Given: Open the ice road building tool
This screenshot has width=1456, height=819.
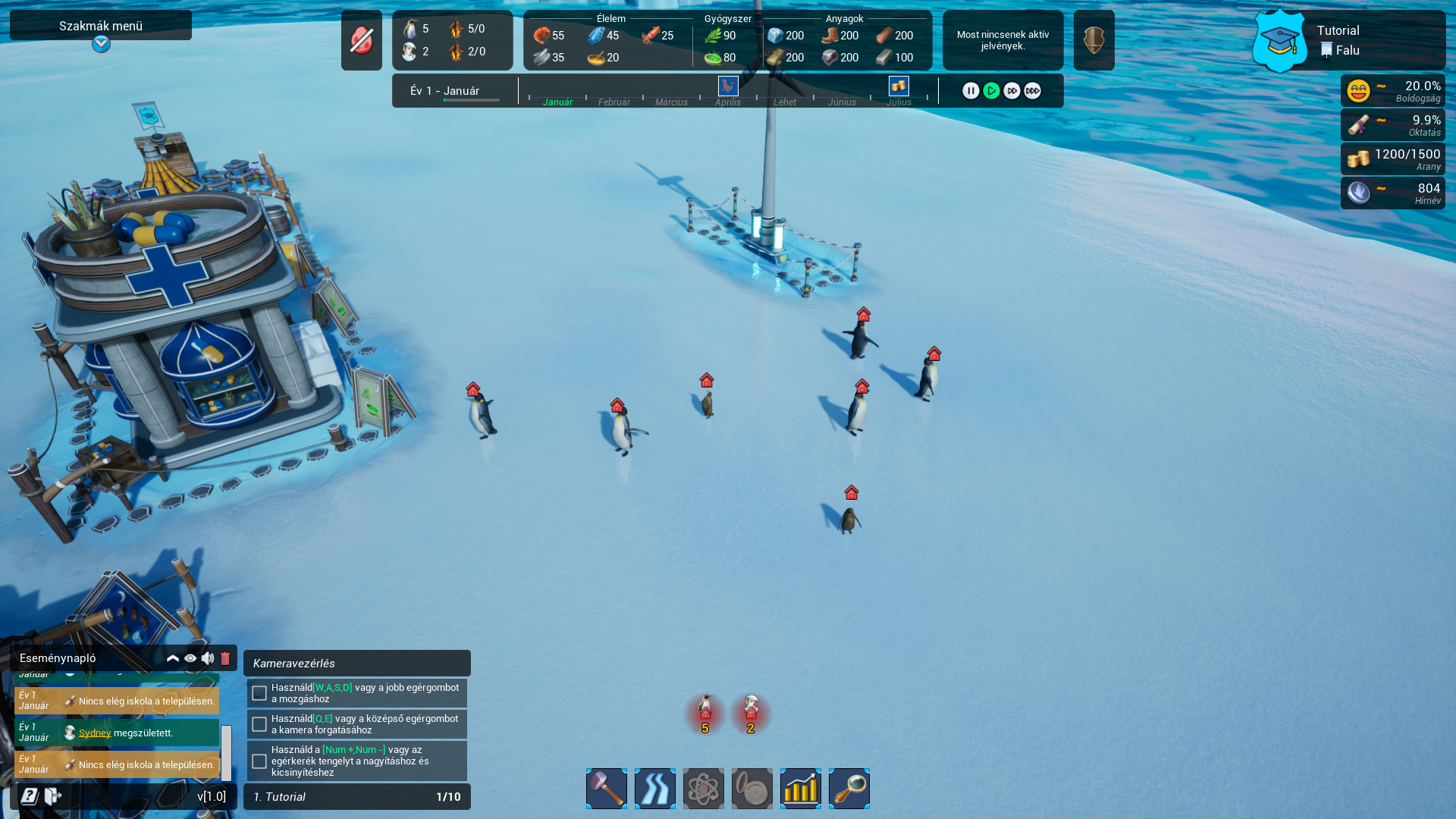Looking at the screenshot, I should 655,789.
